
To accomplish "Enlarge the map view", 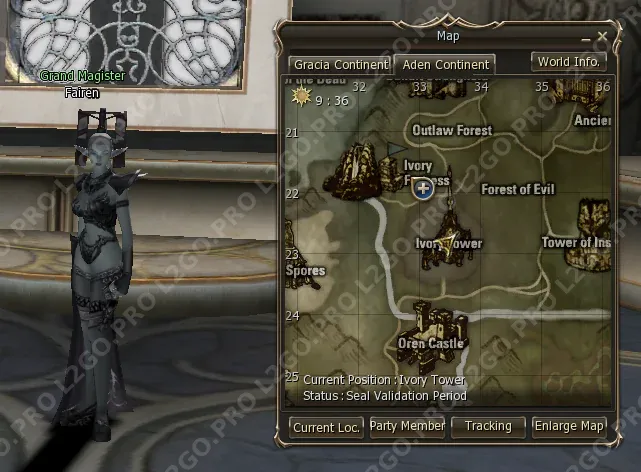I will point(569,427).
